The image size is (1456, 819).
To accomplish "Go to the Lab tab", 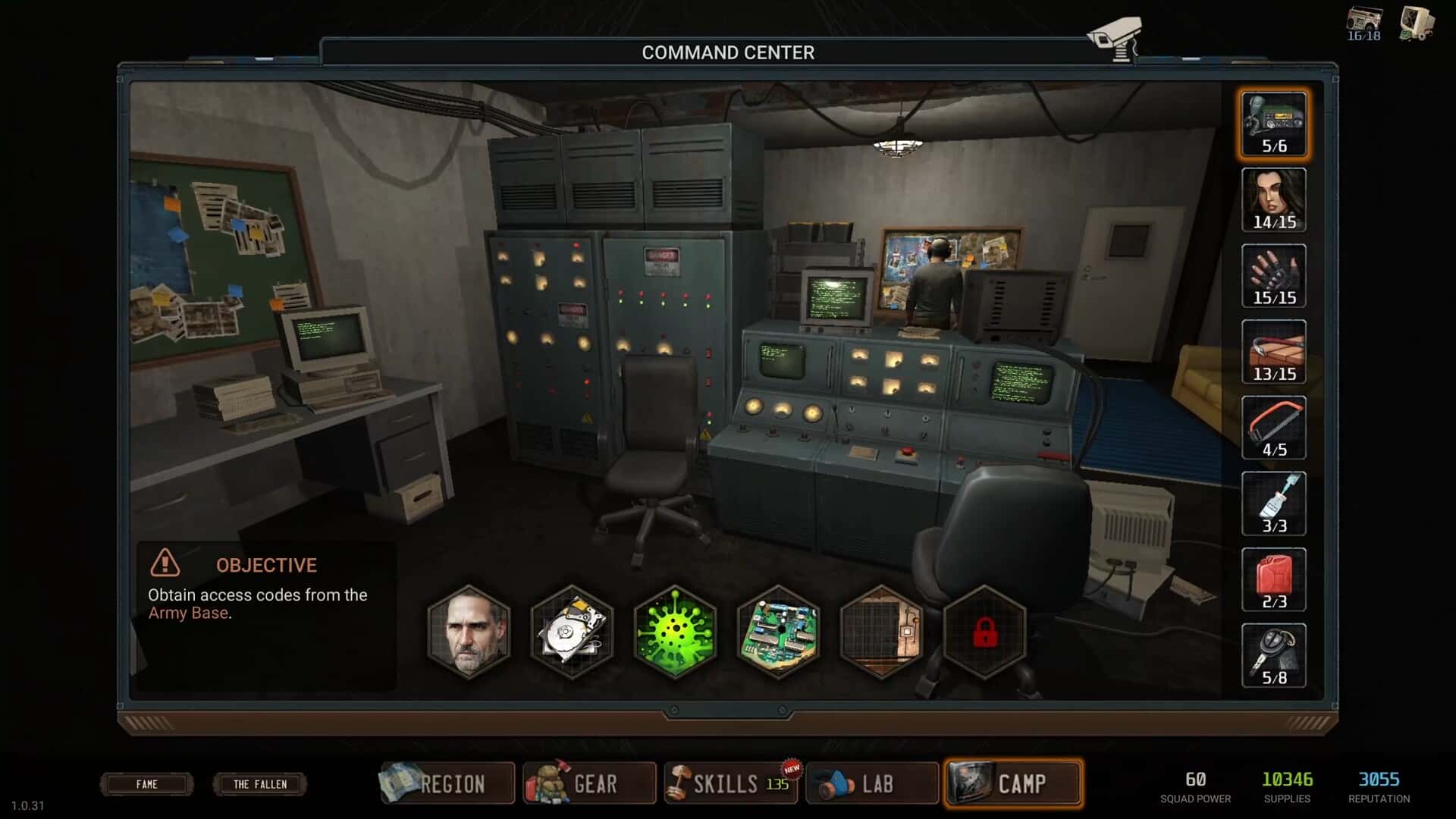I will [872, 783].
